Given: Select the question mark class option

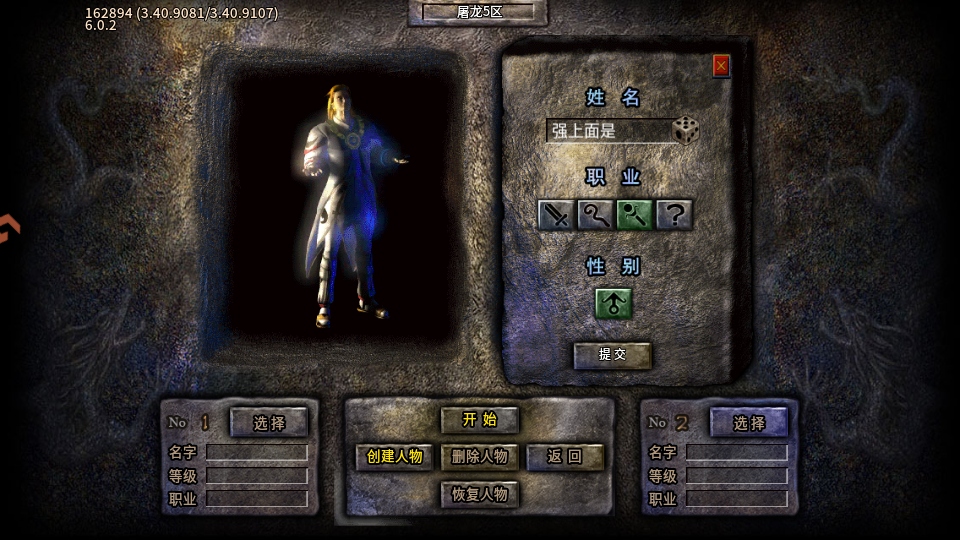Looking at the screenshot, I should (674, 214).
